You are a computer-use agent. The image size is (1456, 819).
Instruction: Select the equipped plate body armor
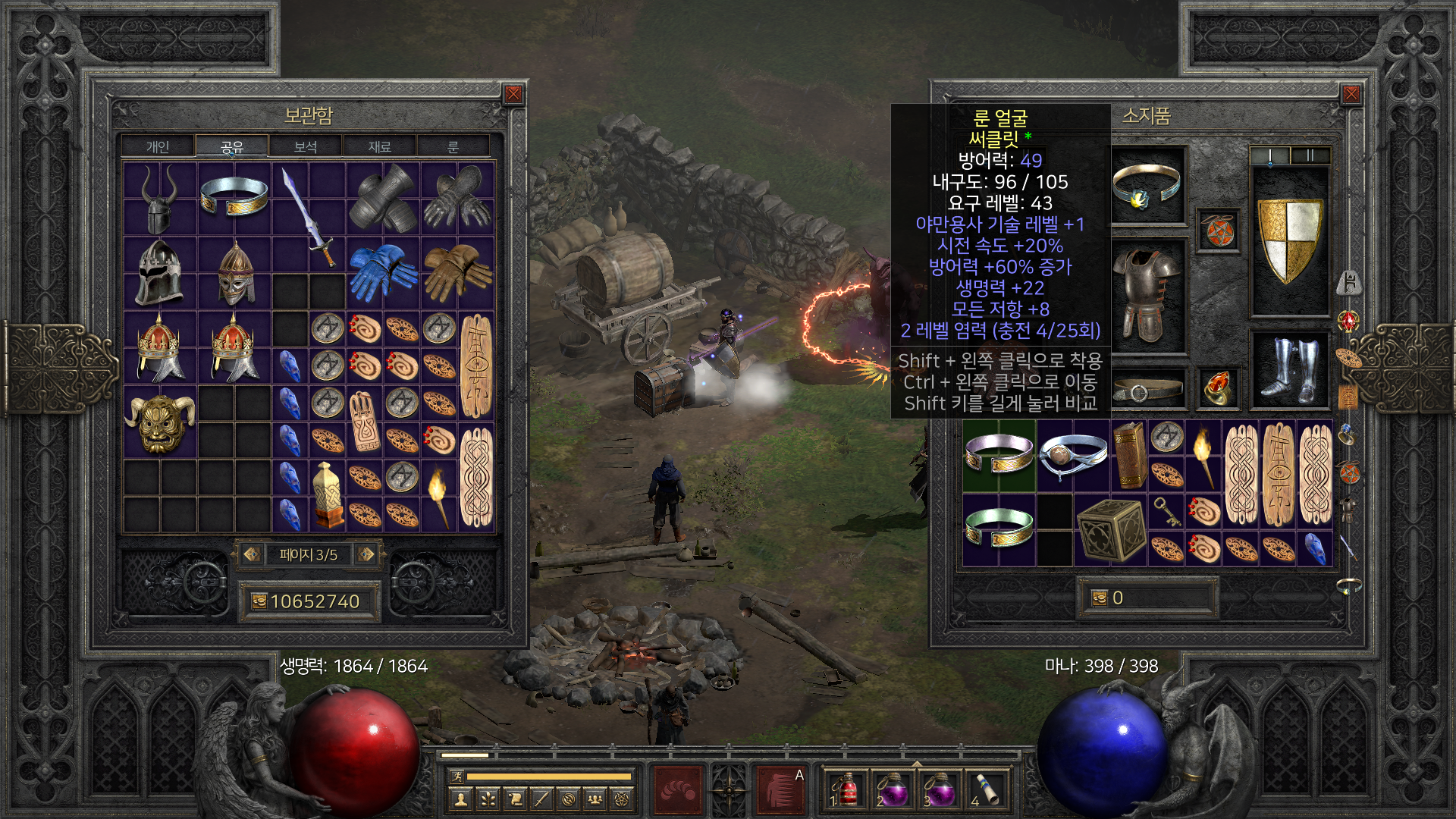coord(1147,294)
